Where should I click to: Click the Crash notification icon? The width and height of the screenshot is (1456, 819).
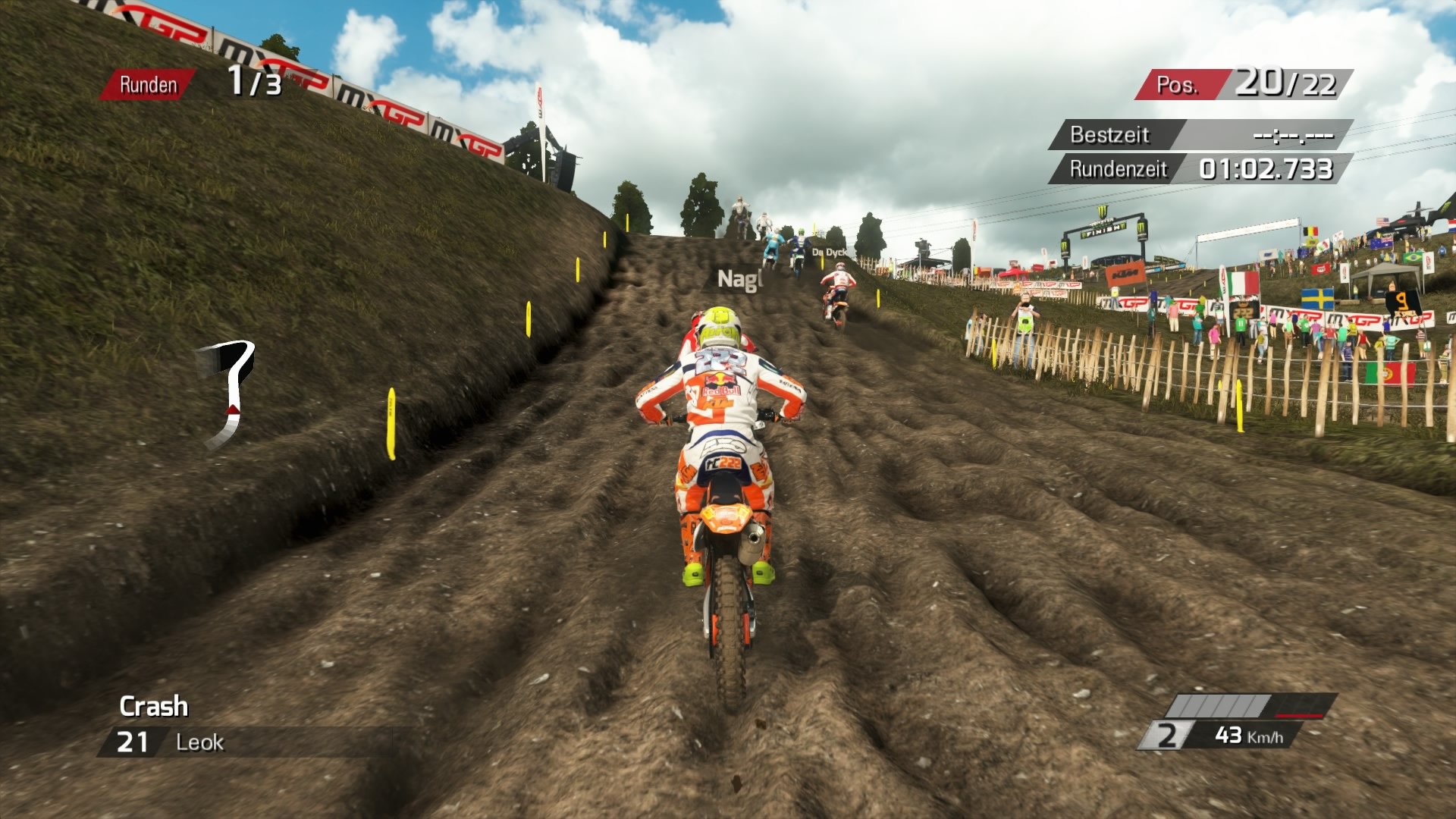coord(152,708)
